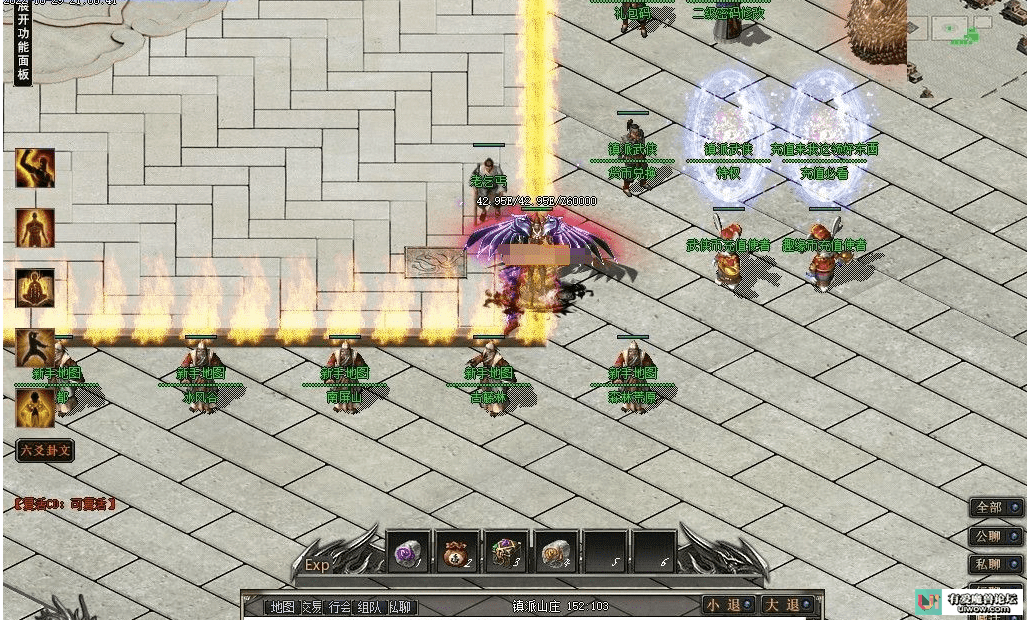This screenshot has height=620, width=1028.
Task: Switch to the 交易 trade tab
Action: pyautogui.click(x=312, y=607)
